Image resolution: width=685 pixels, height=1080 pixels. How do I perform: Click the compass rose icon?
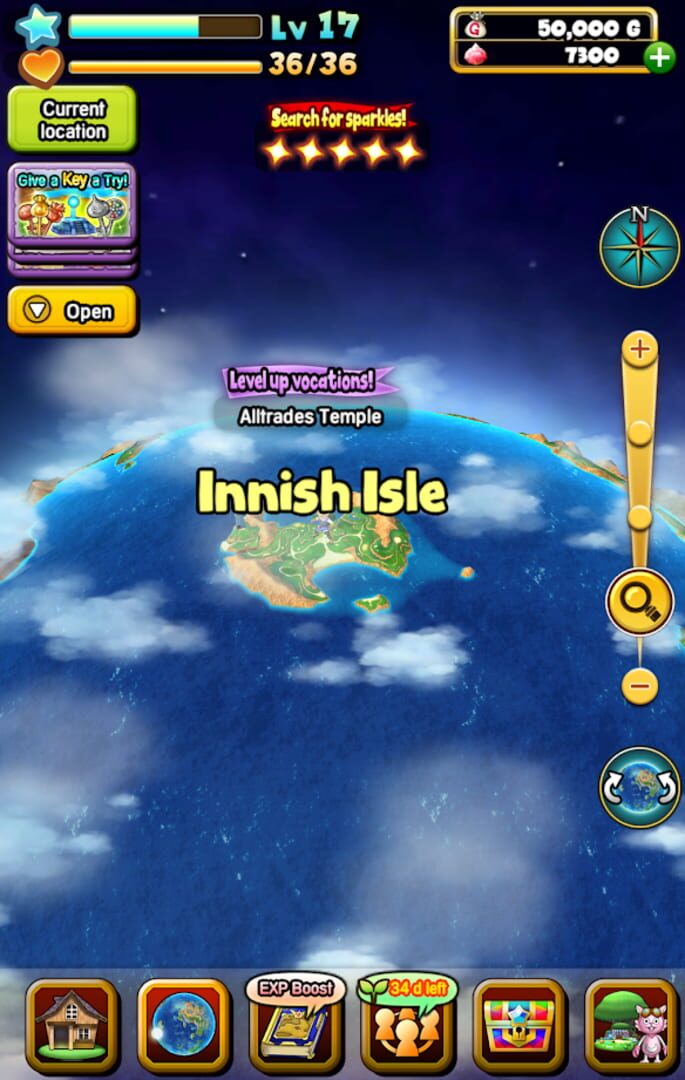tap(640, 247)
